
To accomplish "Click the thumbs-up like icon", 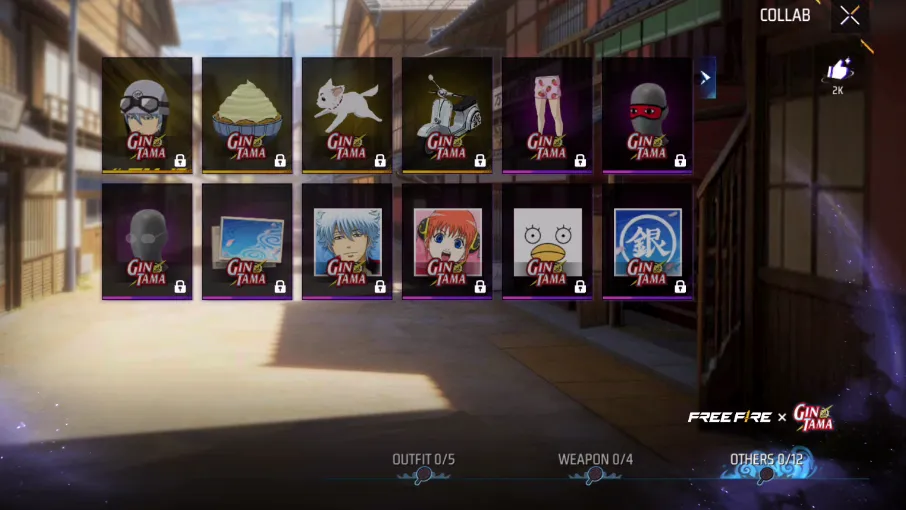I will click(x=837, y=72).
